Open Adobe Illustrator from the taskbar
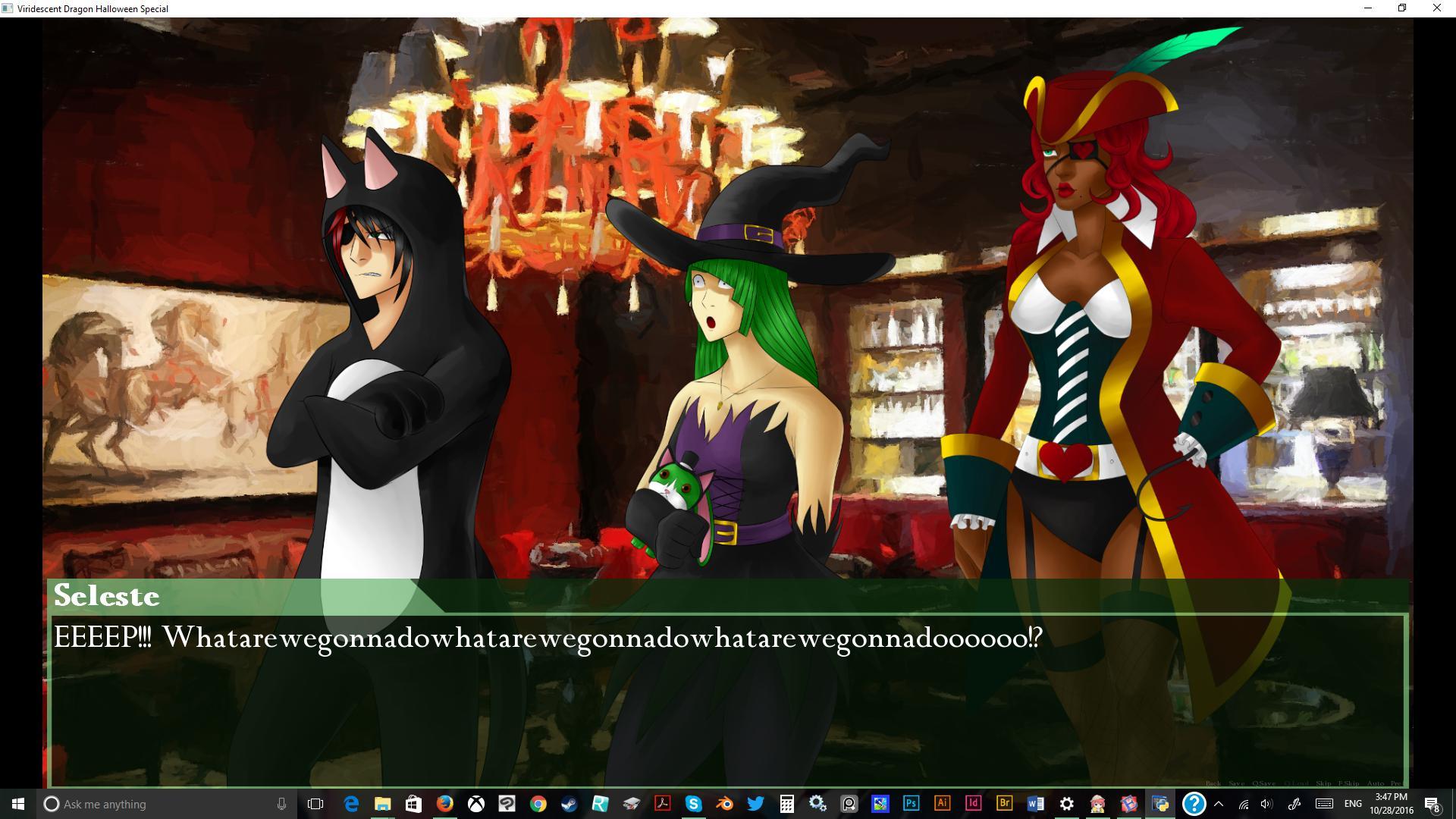This screenshot has height=819, width=1456. point(942,805)
